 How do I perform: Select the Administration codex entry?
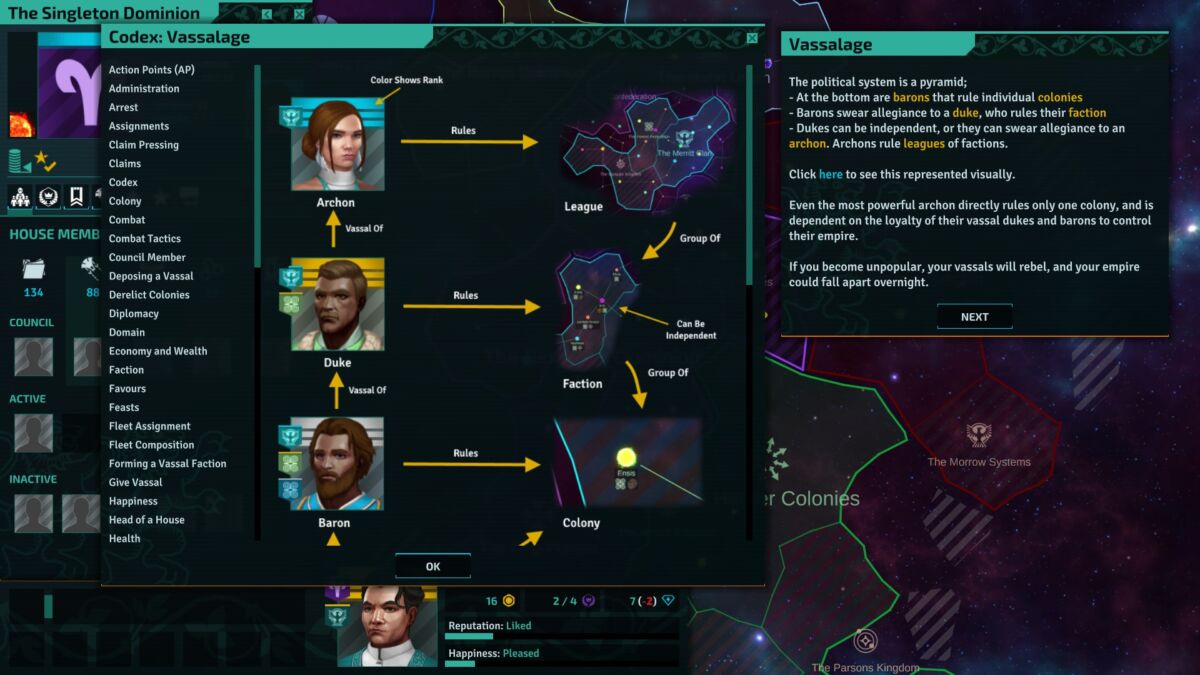click(144, 89)
